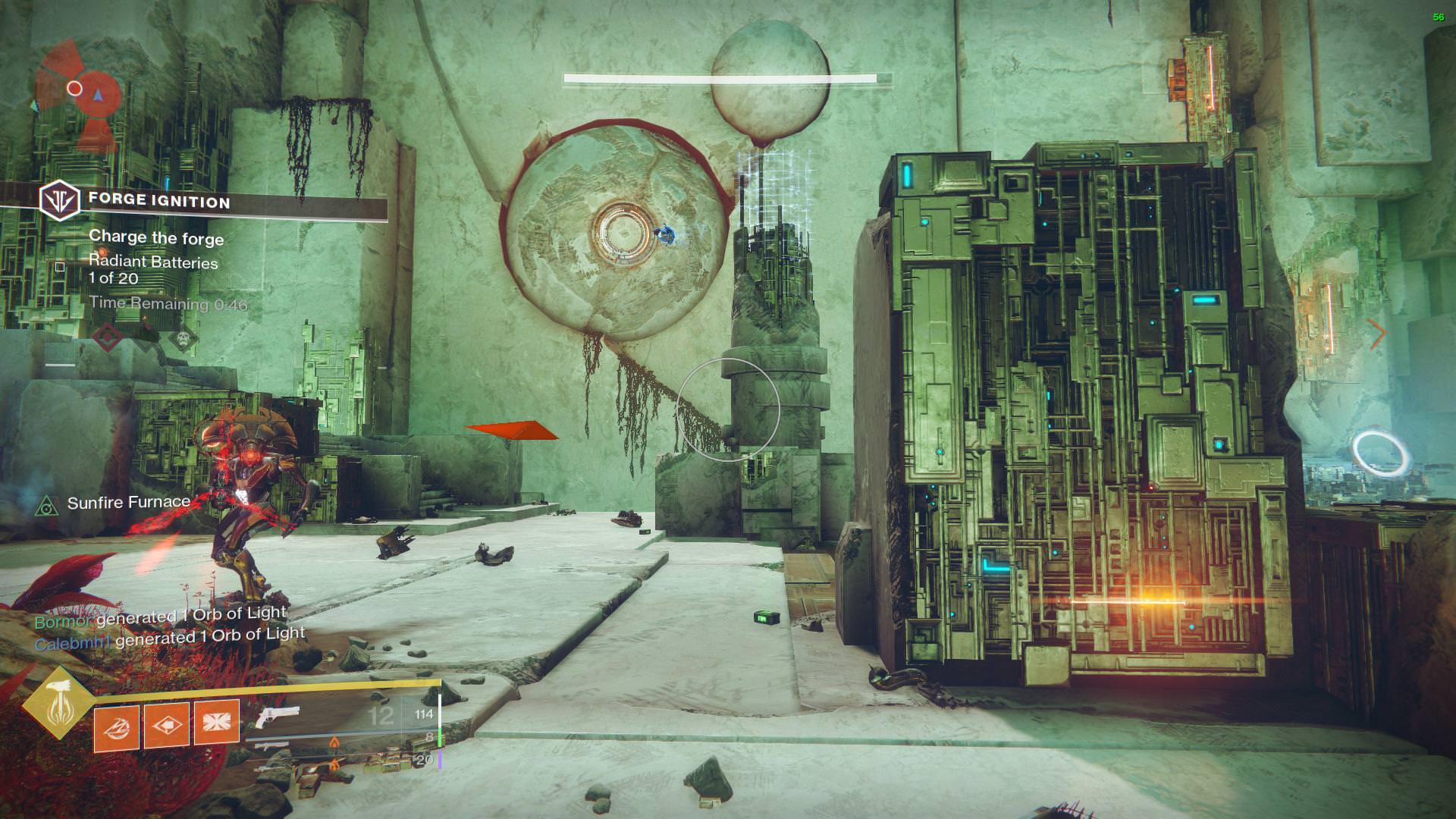Use the grenade ability icon
Image resolution: width=1456 pixels, height=819 pixels.
(116, 726)
